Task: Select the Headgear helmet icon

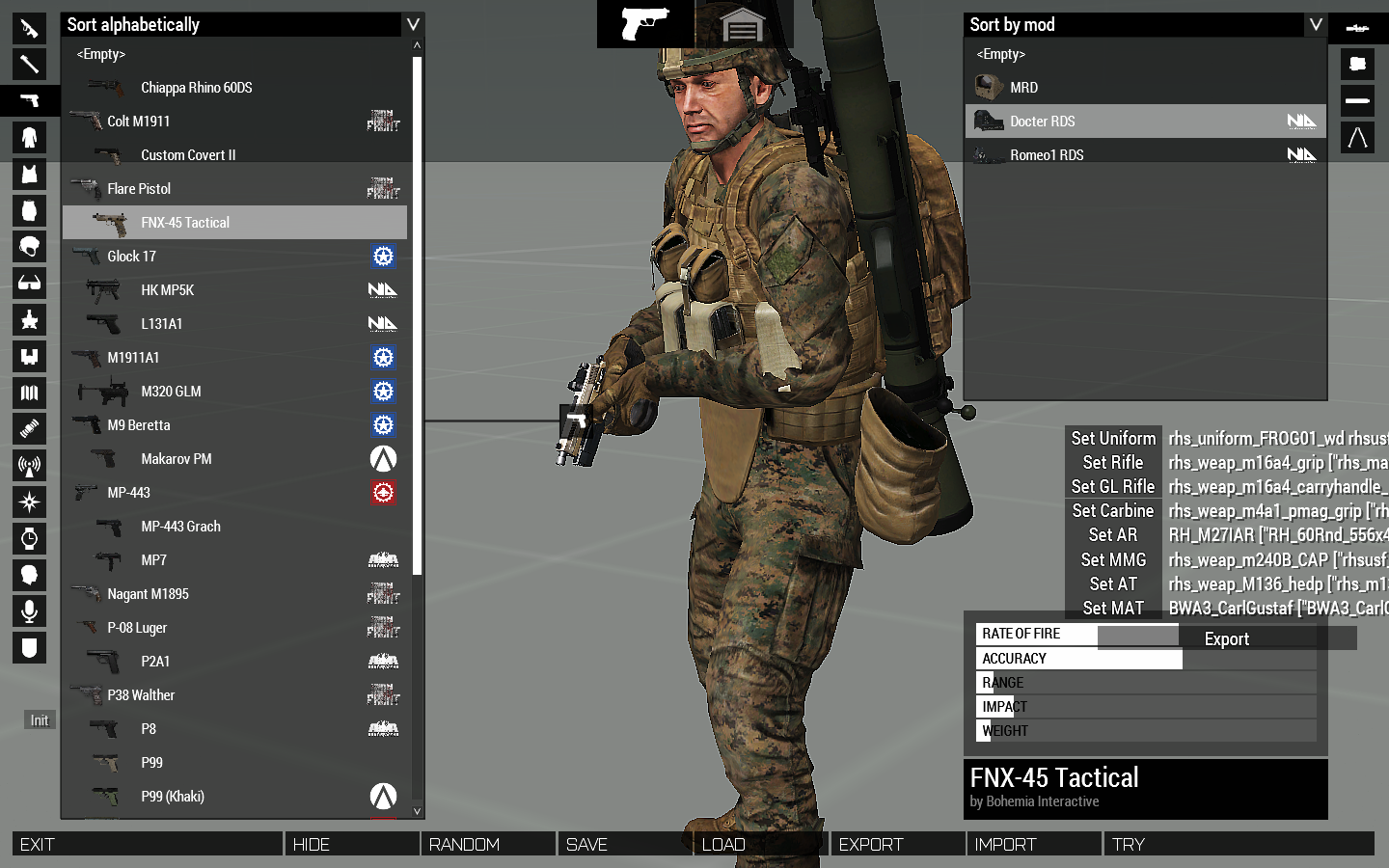Action: click(x=29, y=247)
